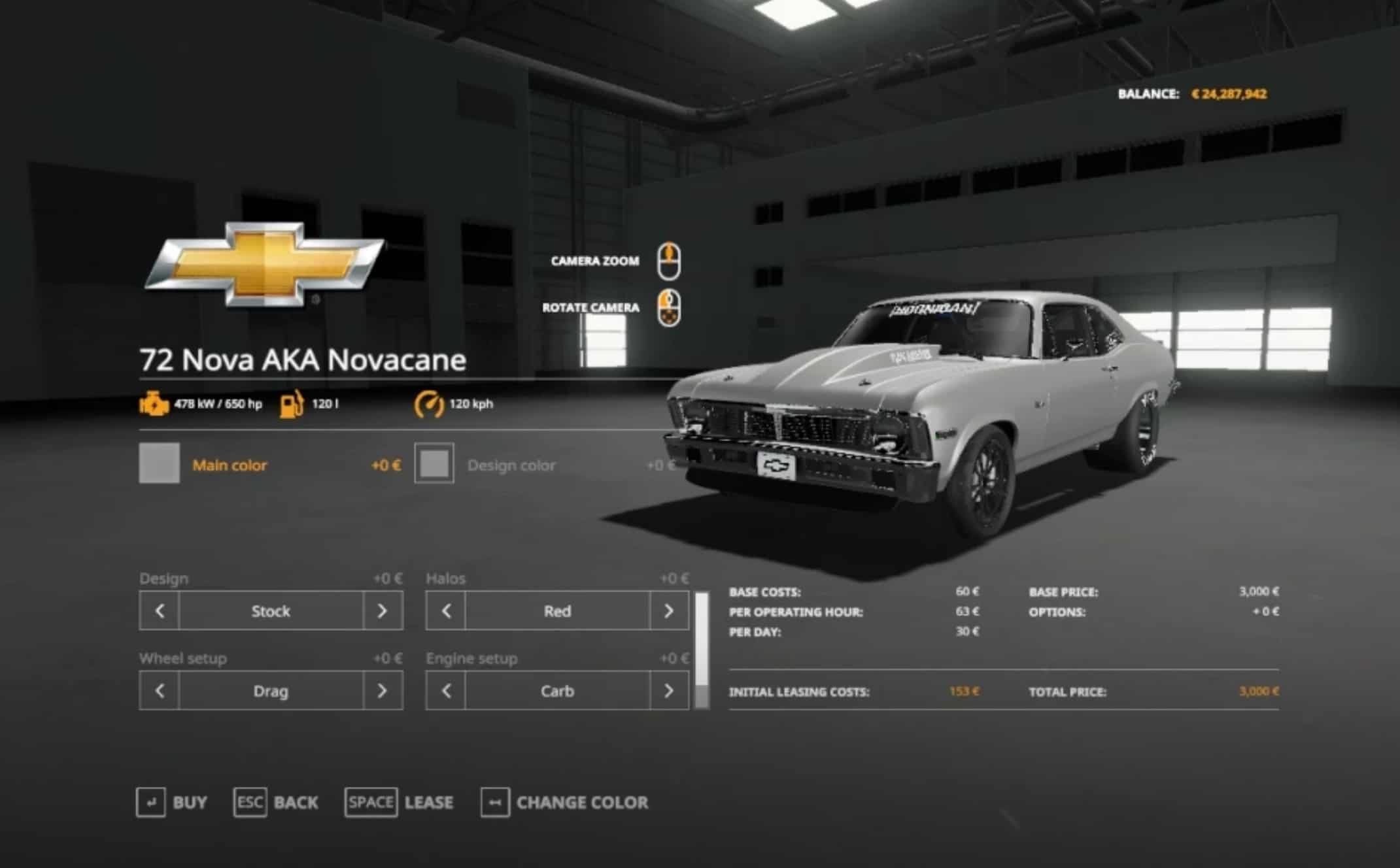The width and height of the screenshot is (1400, 868).
Task: Select next Engine setup after Carb
Action: pyautogui.click(x=669, y=691)
